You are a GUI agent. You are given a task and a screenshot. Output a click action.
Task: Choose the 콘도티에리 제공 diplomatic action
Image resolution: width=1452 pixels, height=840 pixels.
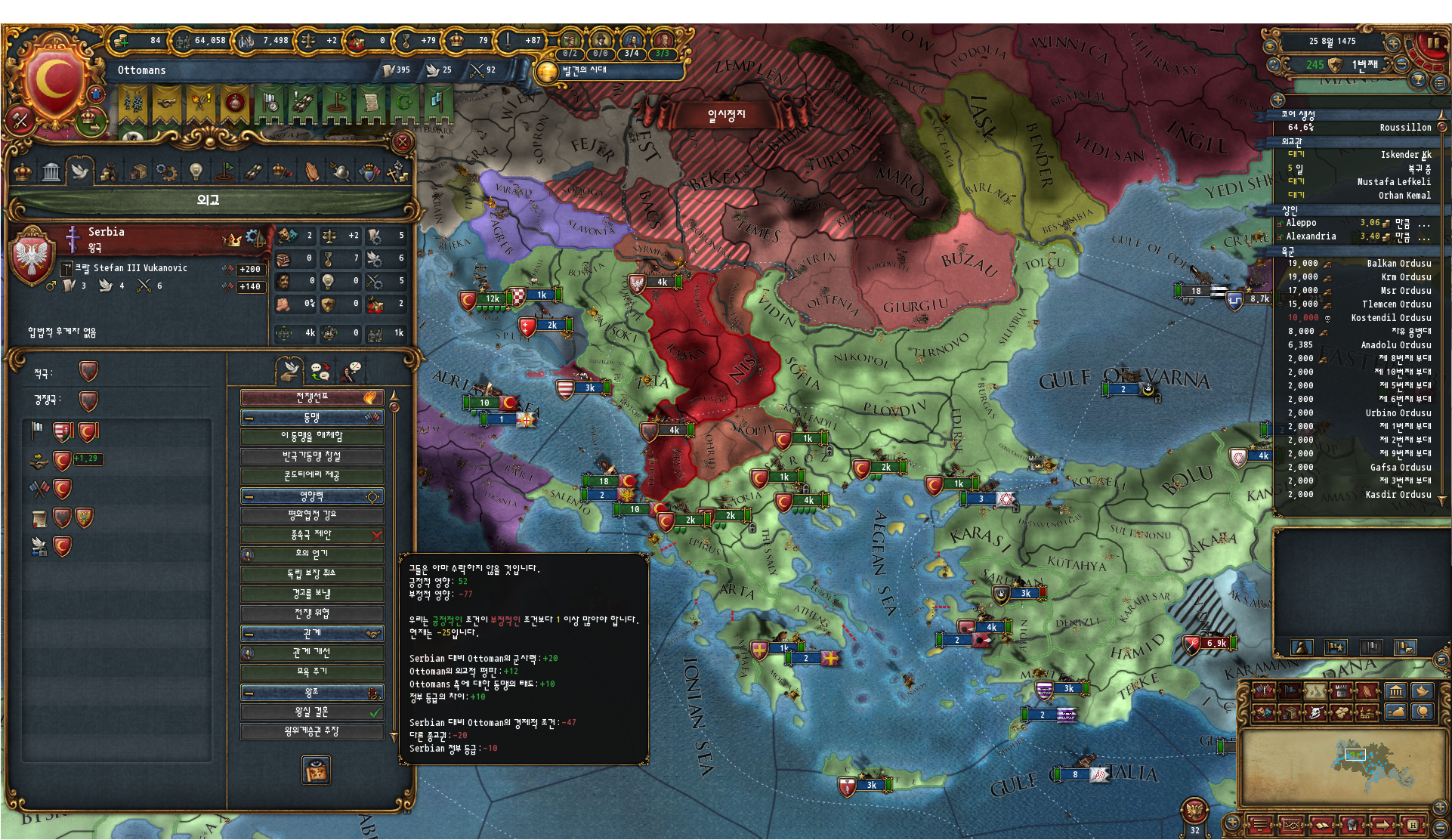coord(312,476)
